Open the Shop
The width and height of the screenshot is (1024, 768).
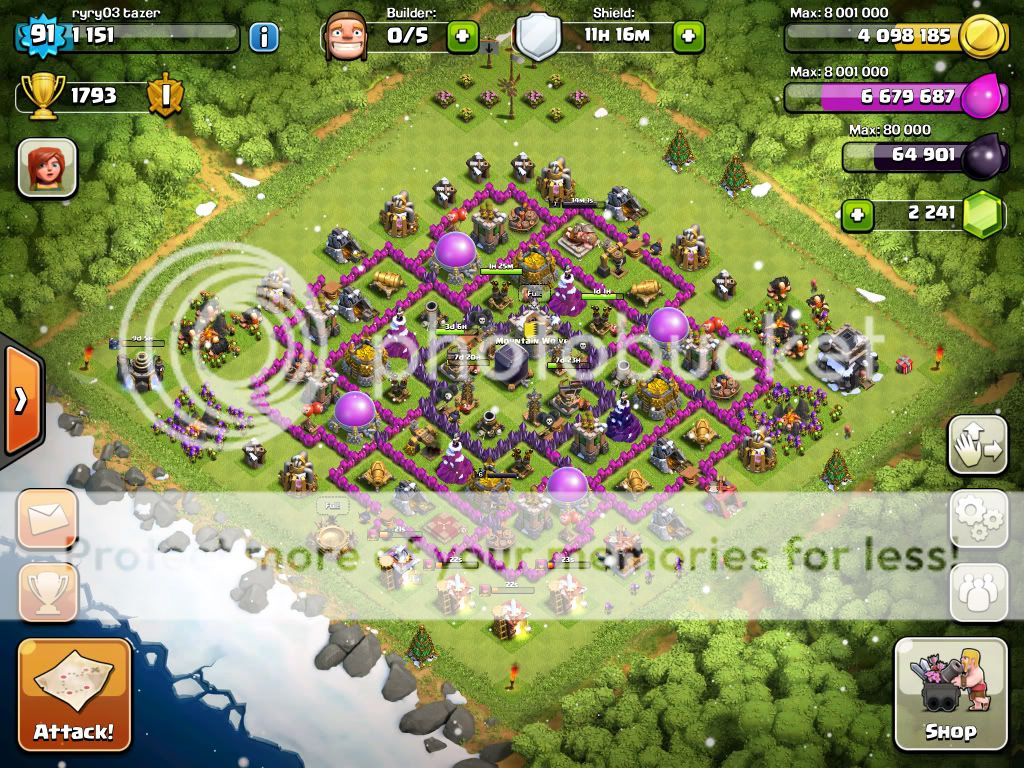950,693
